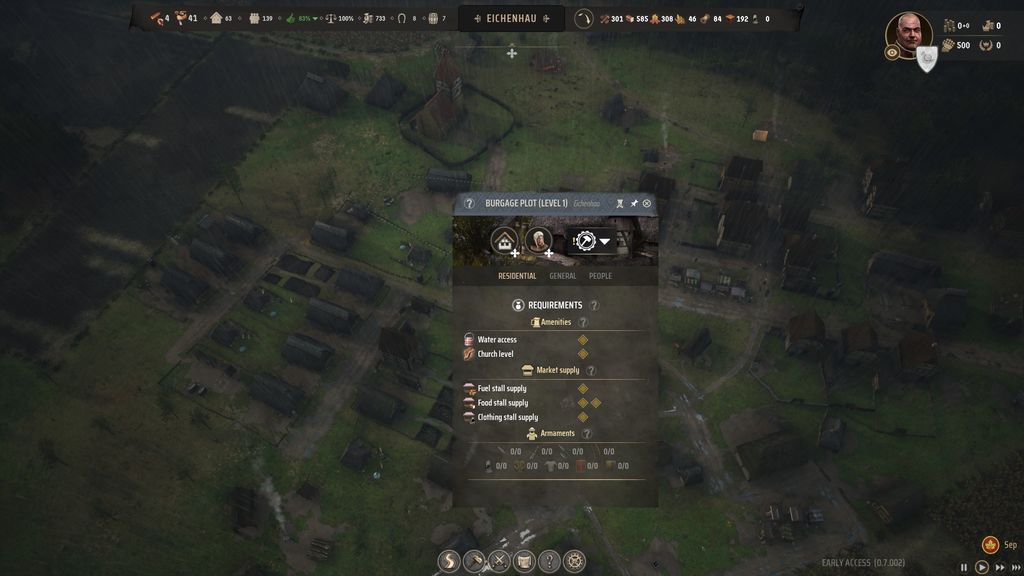Switch to the General tab
Image resolution: width=1024 pixels, height=576 pixels.
[562, 276]
